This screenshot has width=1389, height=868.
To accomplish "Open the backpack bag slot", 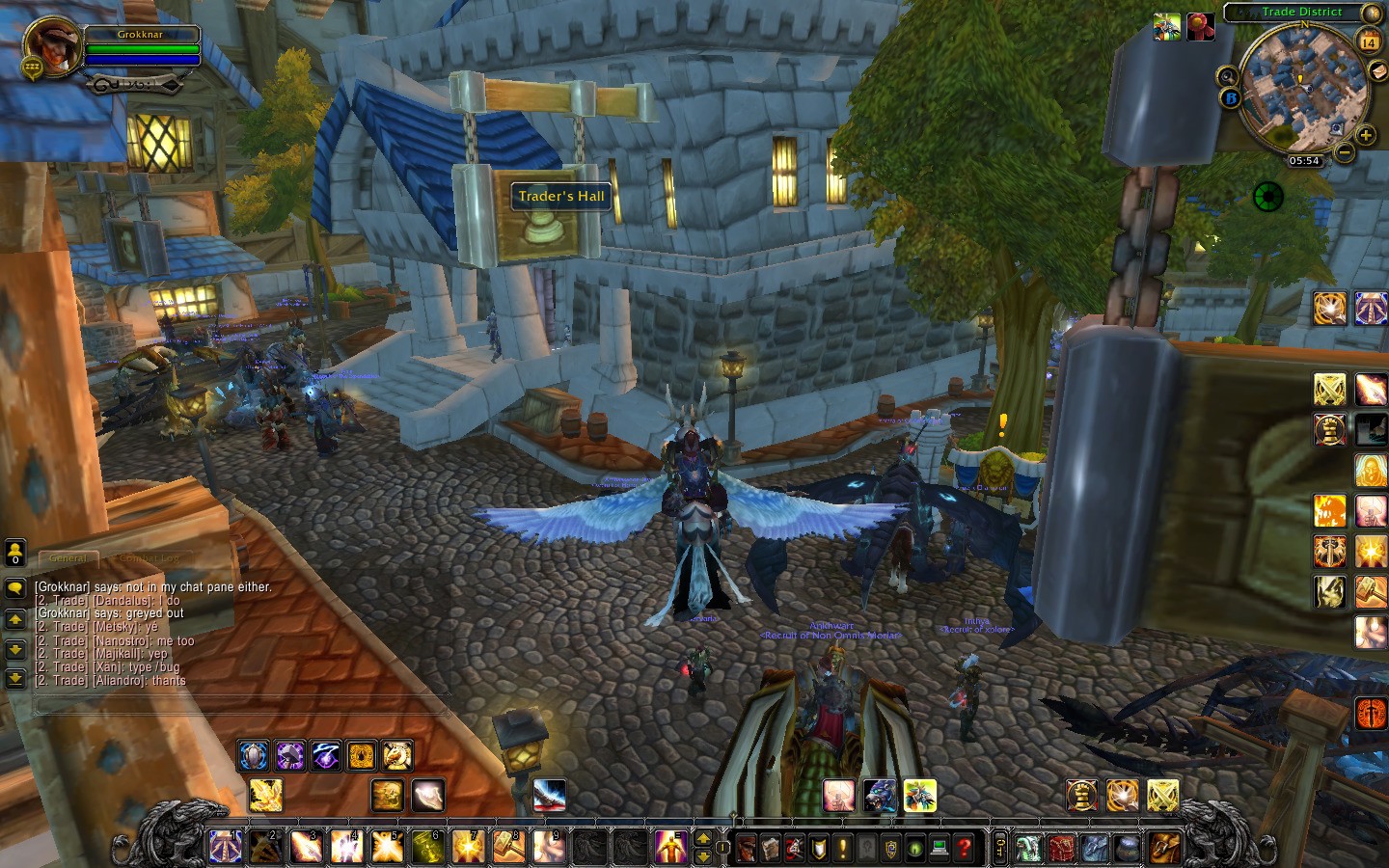I will tap(1164, 848).
